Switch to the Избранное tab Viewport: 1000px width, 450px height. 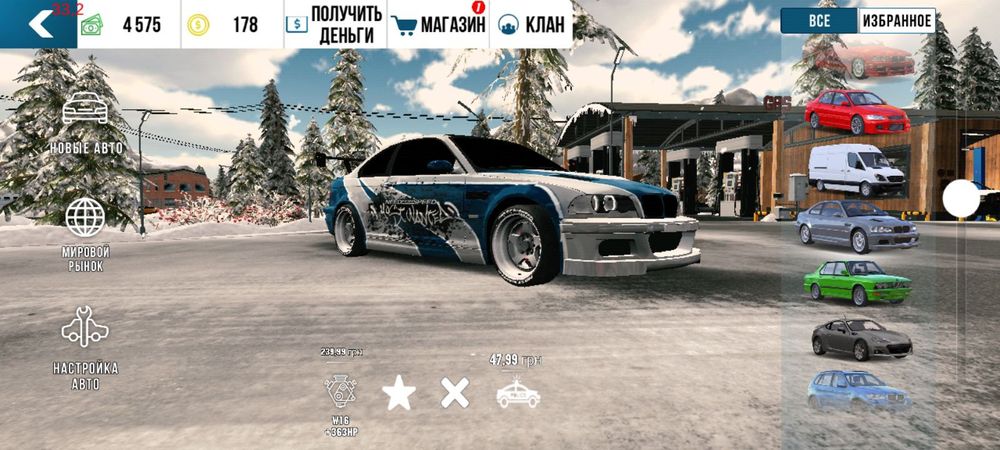coord(897,21)
